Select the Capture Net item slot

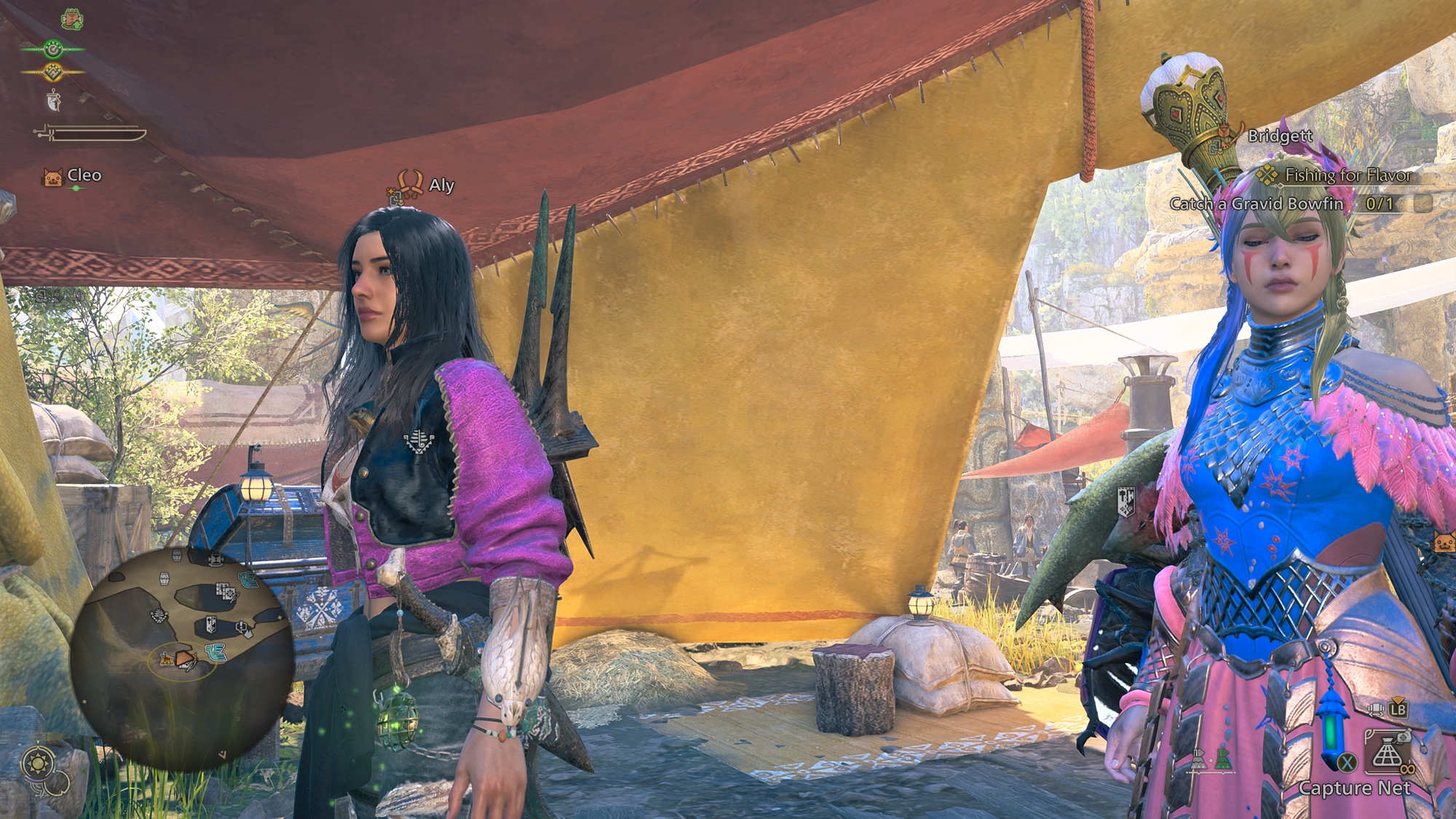point(1387,753)
